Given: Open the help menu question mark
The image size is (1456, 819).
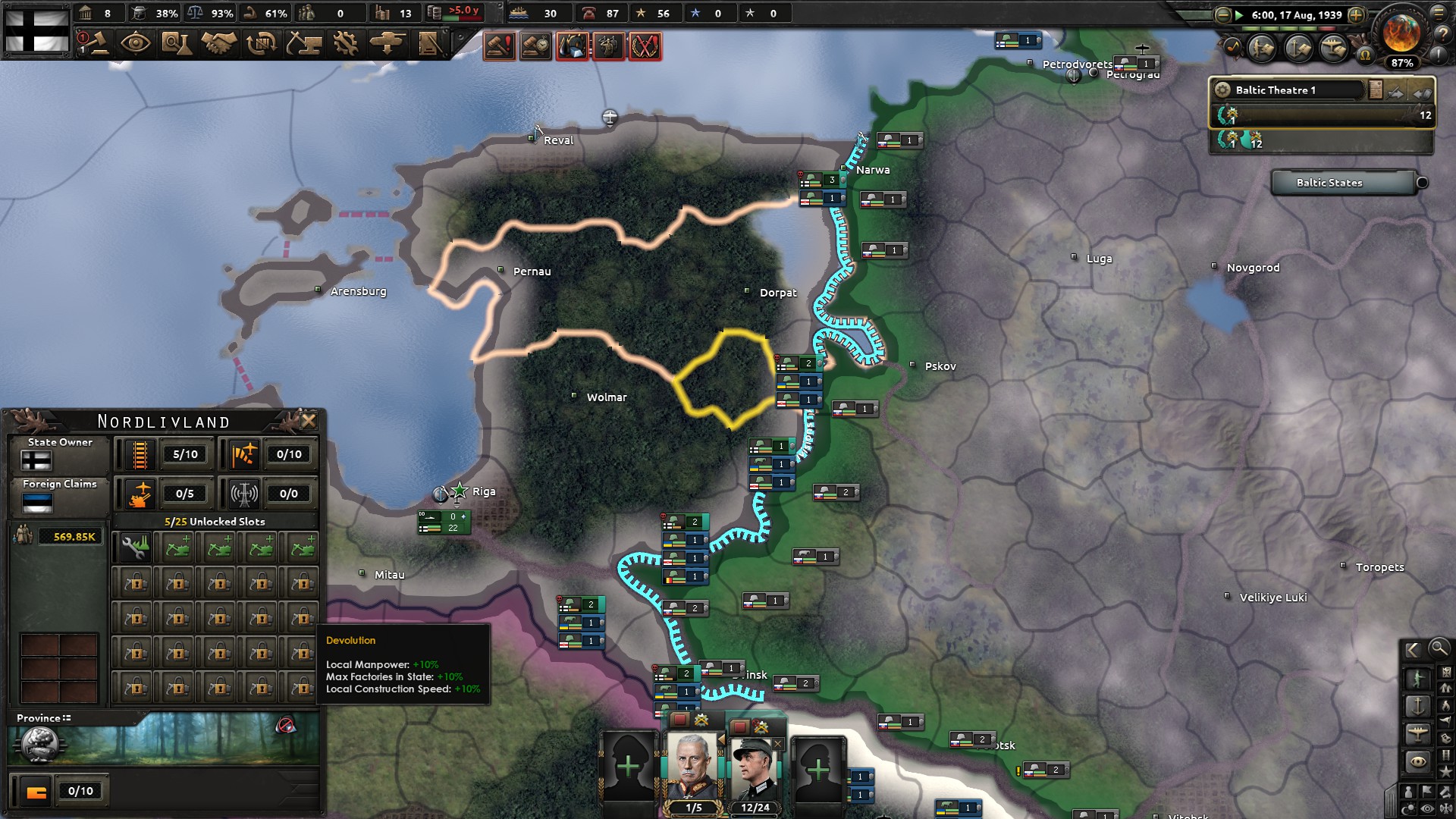Looking at the screenshot, I should tap(1443, 35).
